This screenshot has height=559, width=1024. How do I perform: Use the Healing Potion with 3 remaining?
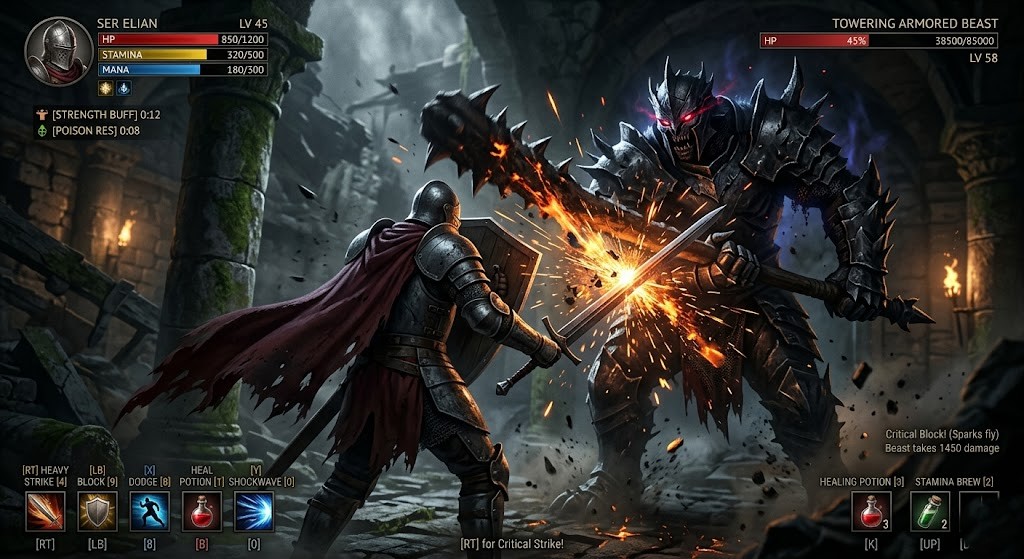[x=870, y=511]
